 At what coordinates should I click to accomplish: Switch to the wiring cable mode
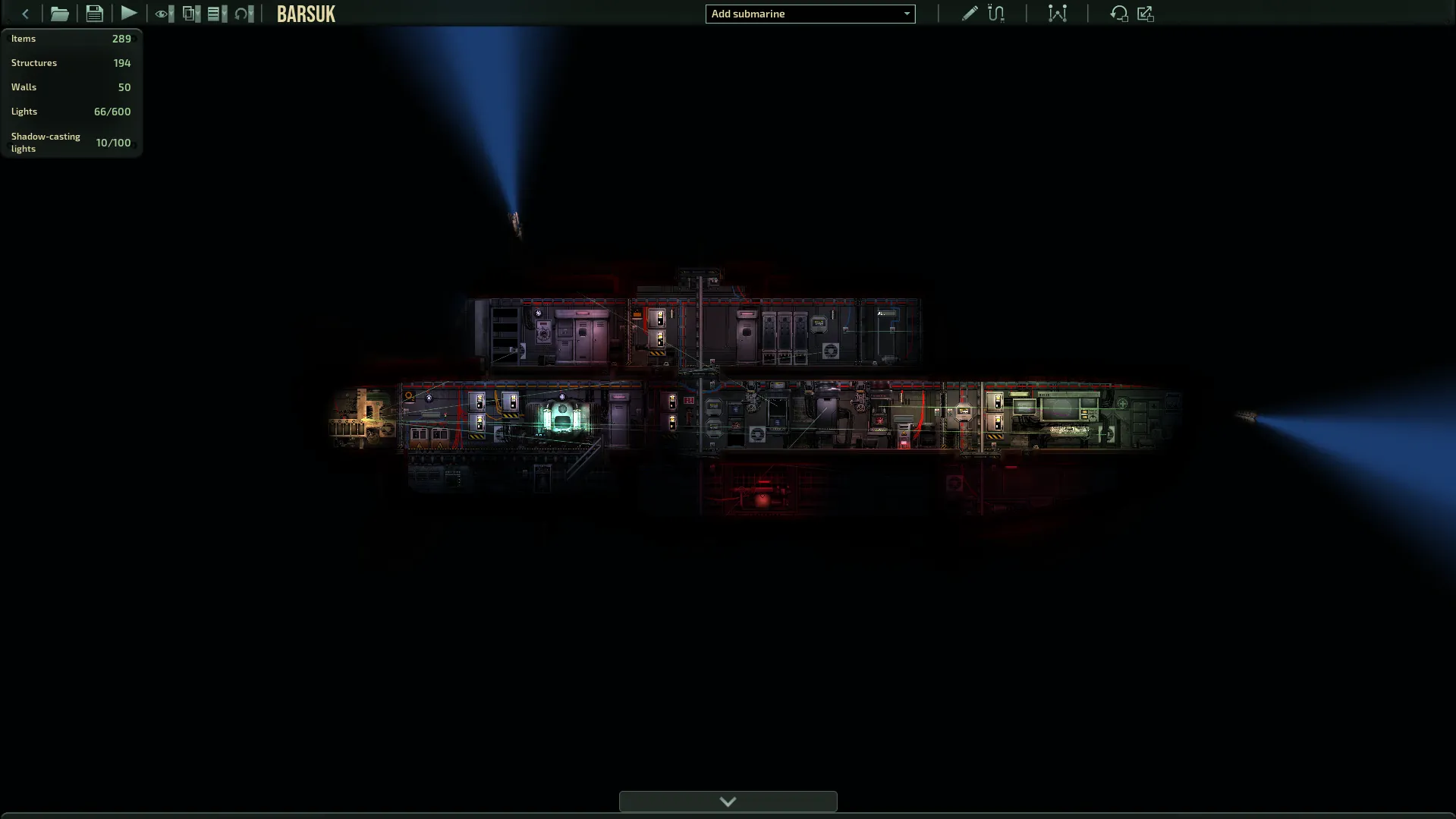click(x=996, y=14)
